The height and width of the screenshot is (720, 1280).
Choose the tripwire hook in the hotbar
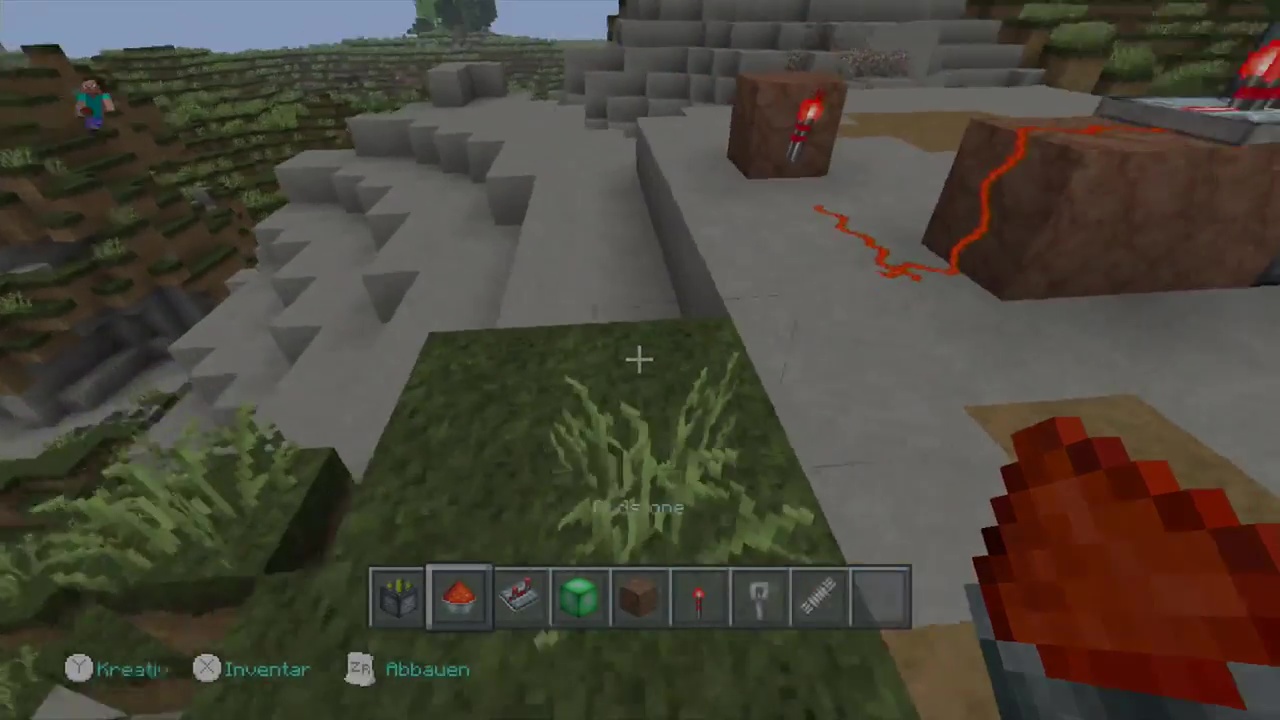(760, 598)
